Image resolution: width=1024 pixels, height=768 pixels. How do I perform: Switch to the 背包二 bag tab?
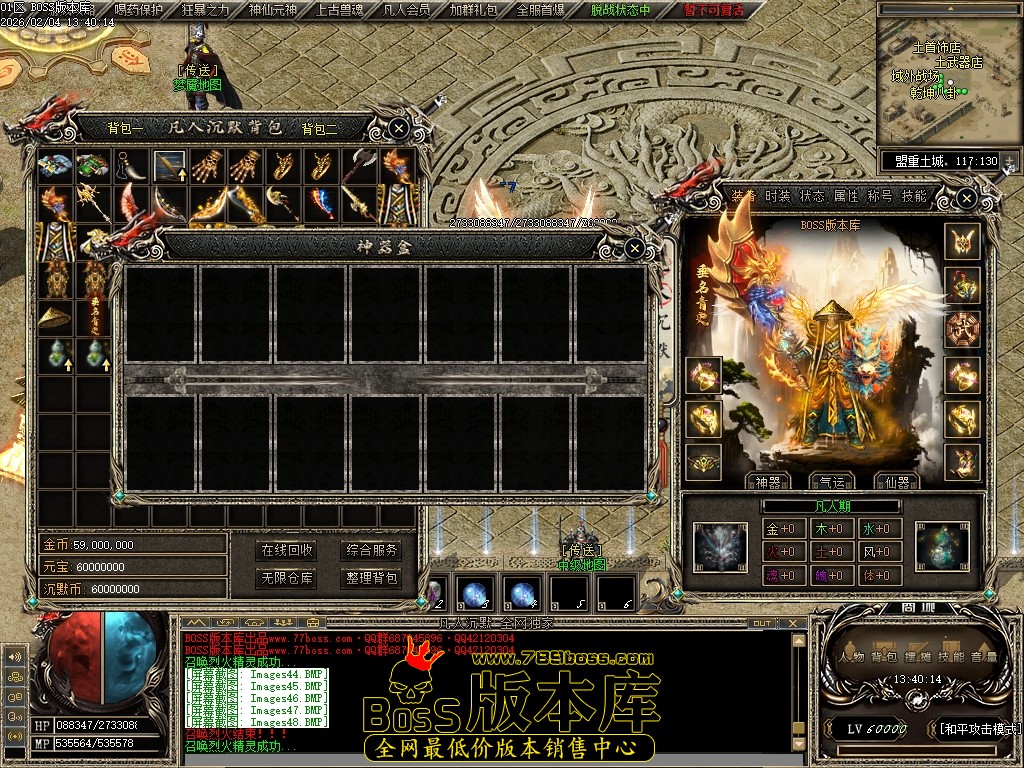[x=320, y=128]
